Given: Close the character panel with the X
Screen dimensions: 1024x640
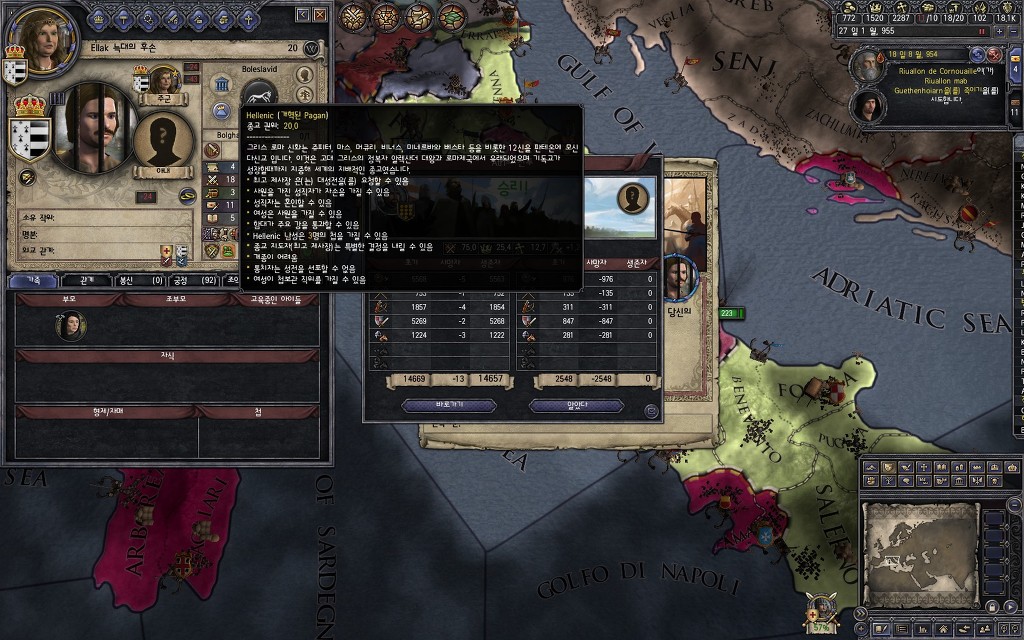Looking at the screenshot, I should click(319, 15).
